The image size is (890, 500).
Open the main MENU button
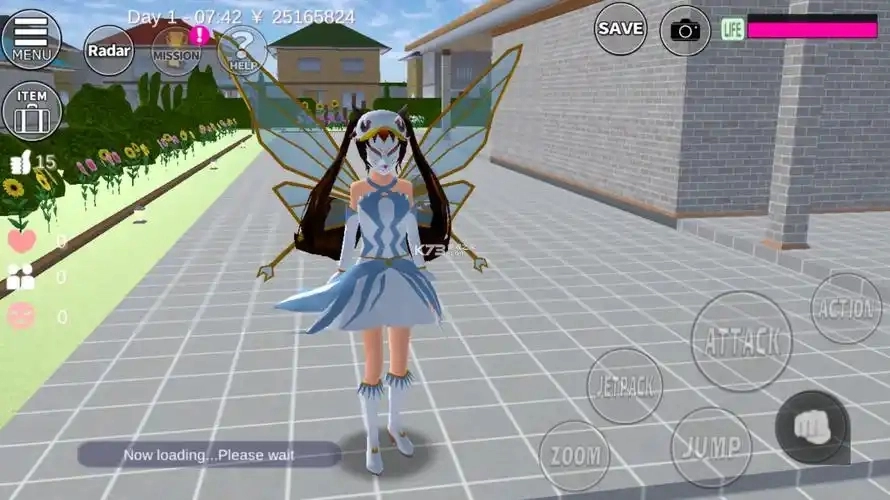click(31, 38)
